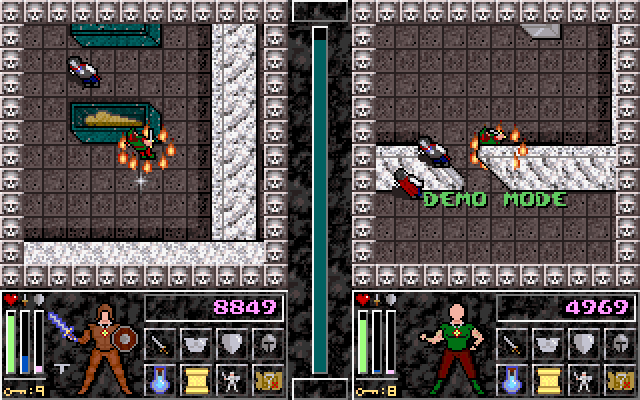
Task: Open the yellow scroll in the right player's panel
Action: [x=547, y=379]
